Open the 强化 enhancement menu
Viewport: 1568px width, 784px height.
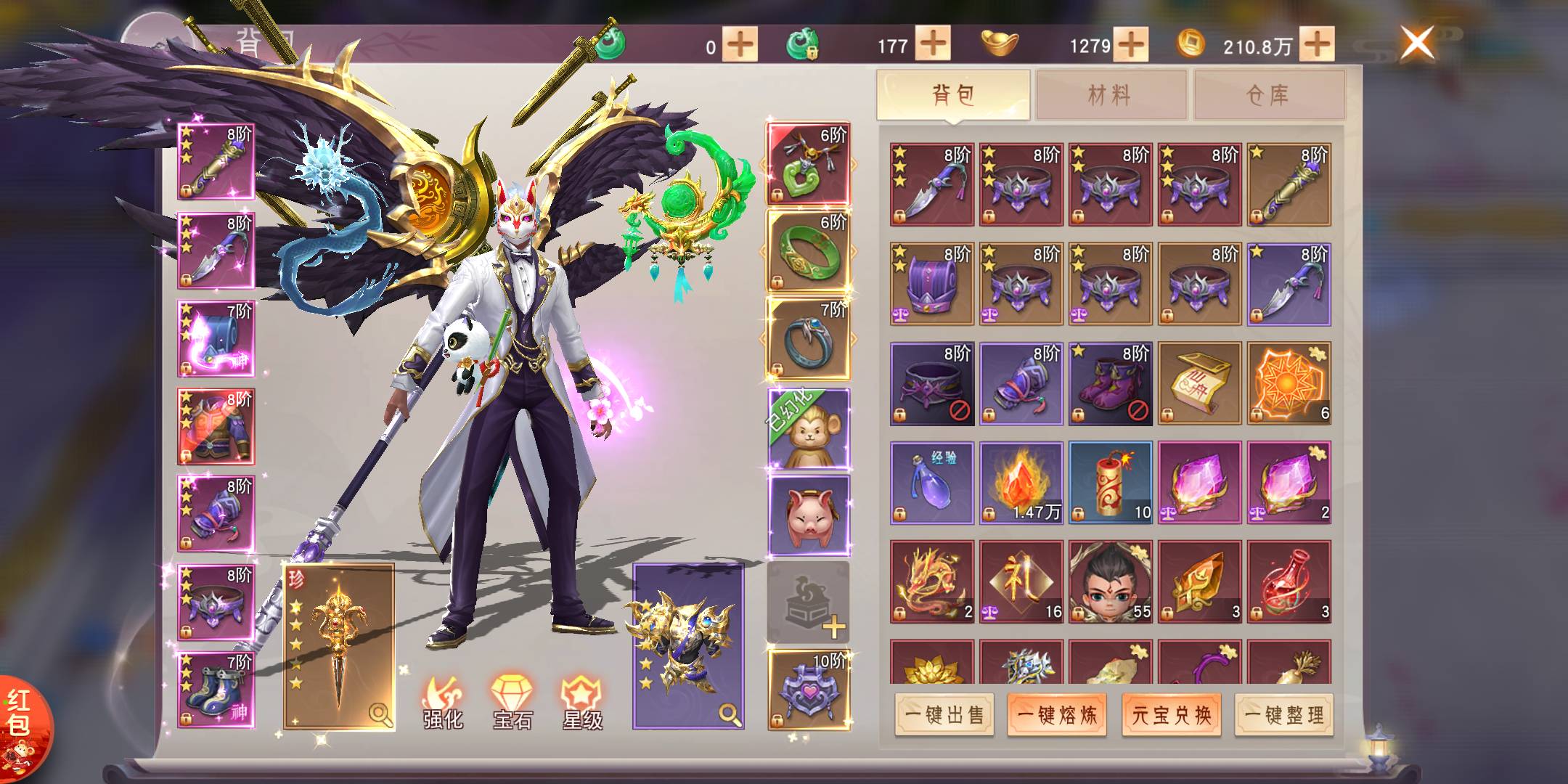point(443,702)
